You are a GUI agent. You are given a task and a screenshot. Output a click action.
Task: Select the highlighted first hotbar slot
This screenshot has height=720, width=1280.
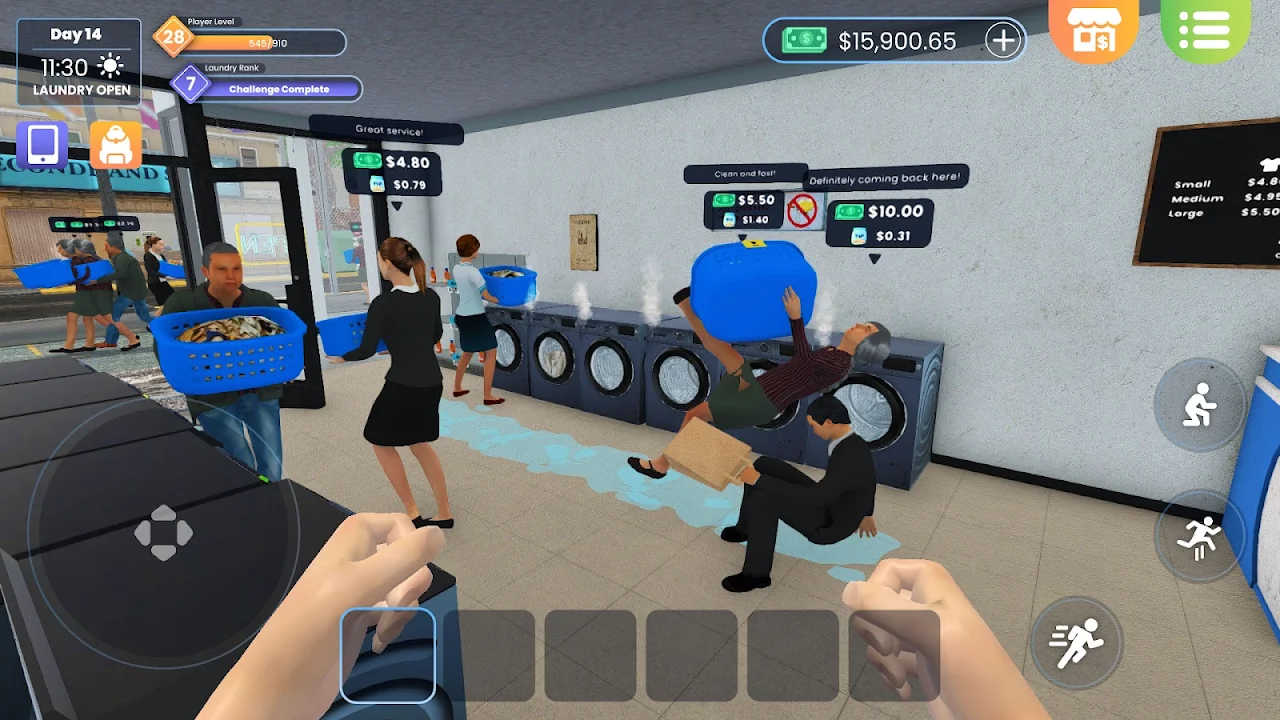coord(388,655)
